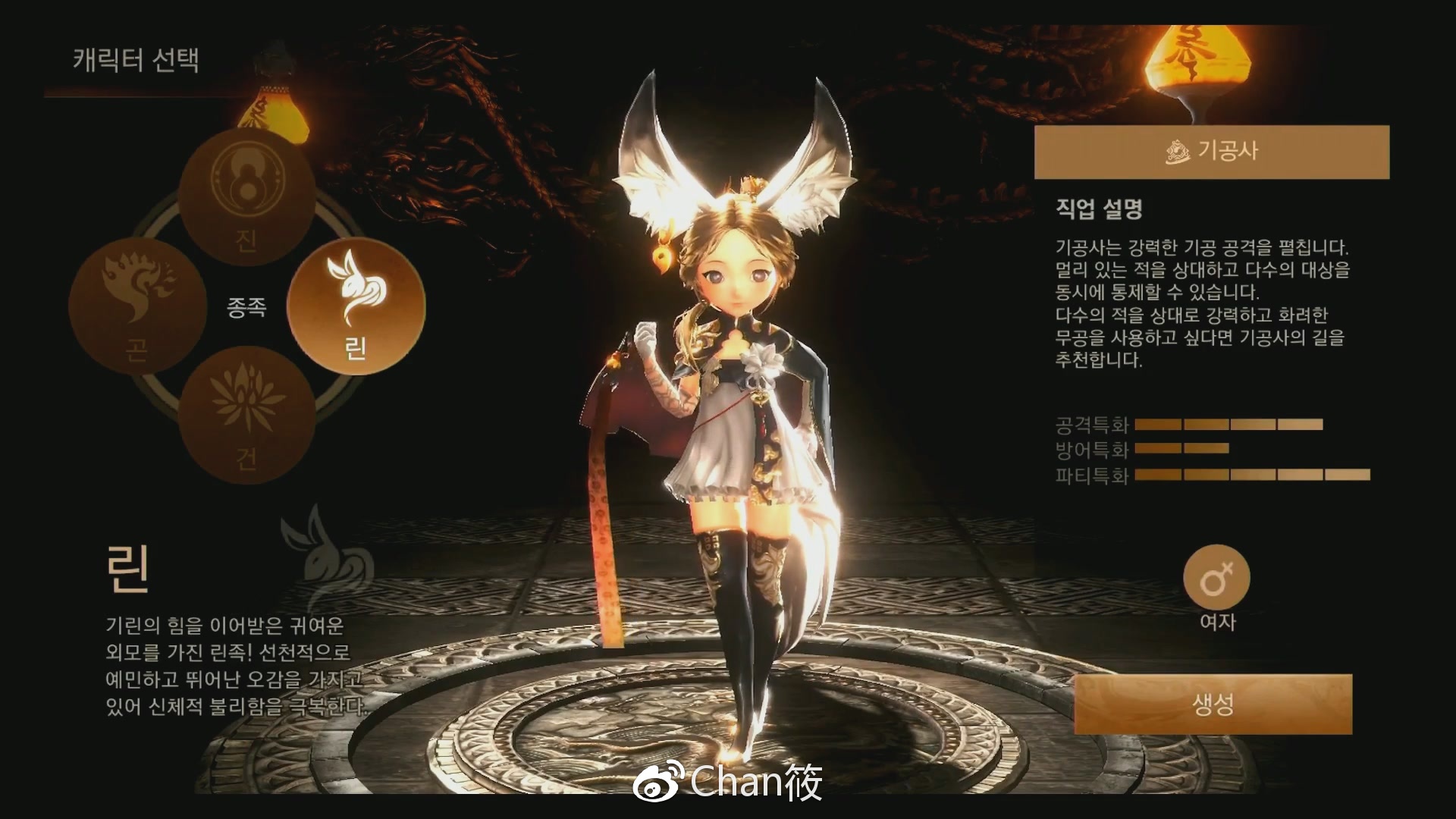This screenshot has width=1456, height=819.
Task: Click the 여자 gender label text
Action: [x=1216, y=622]
